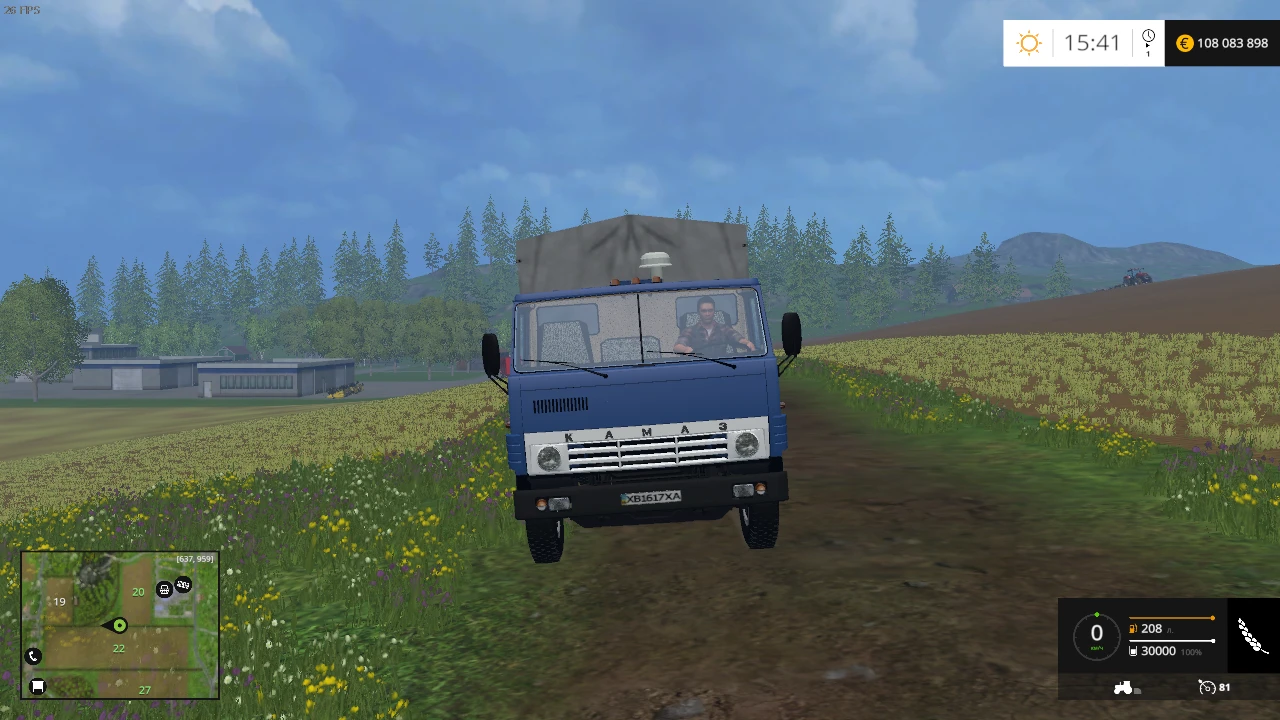Select the wheat crop icon in the HUD
Screen dimensions: 1280x720
[1251, 635]
